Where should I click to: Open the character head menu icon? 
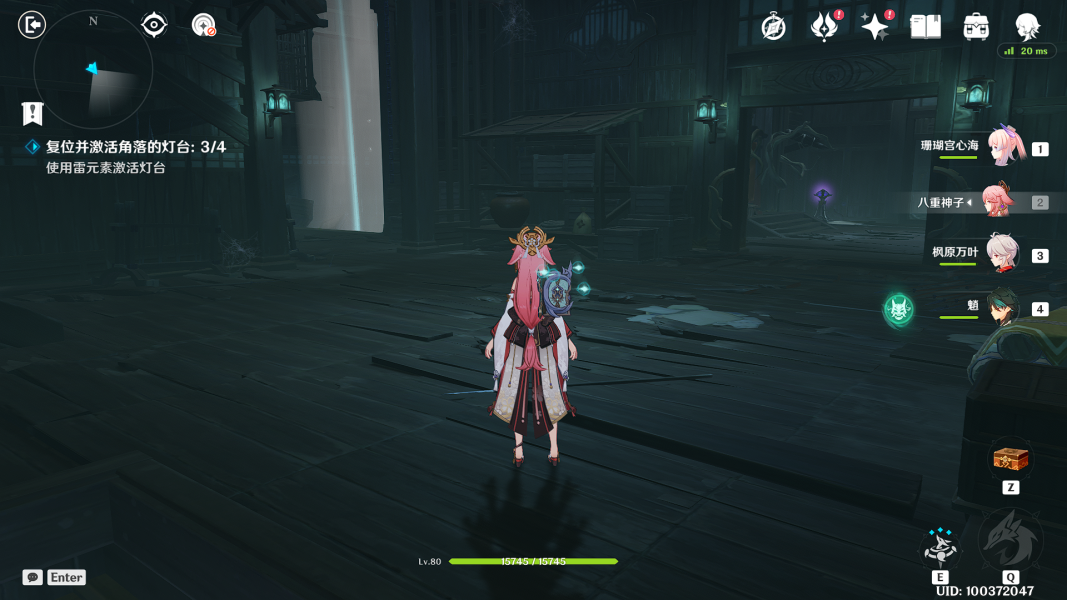[1027, 27]
